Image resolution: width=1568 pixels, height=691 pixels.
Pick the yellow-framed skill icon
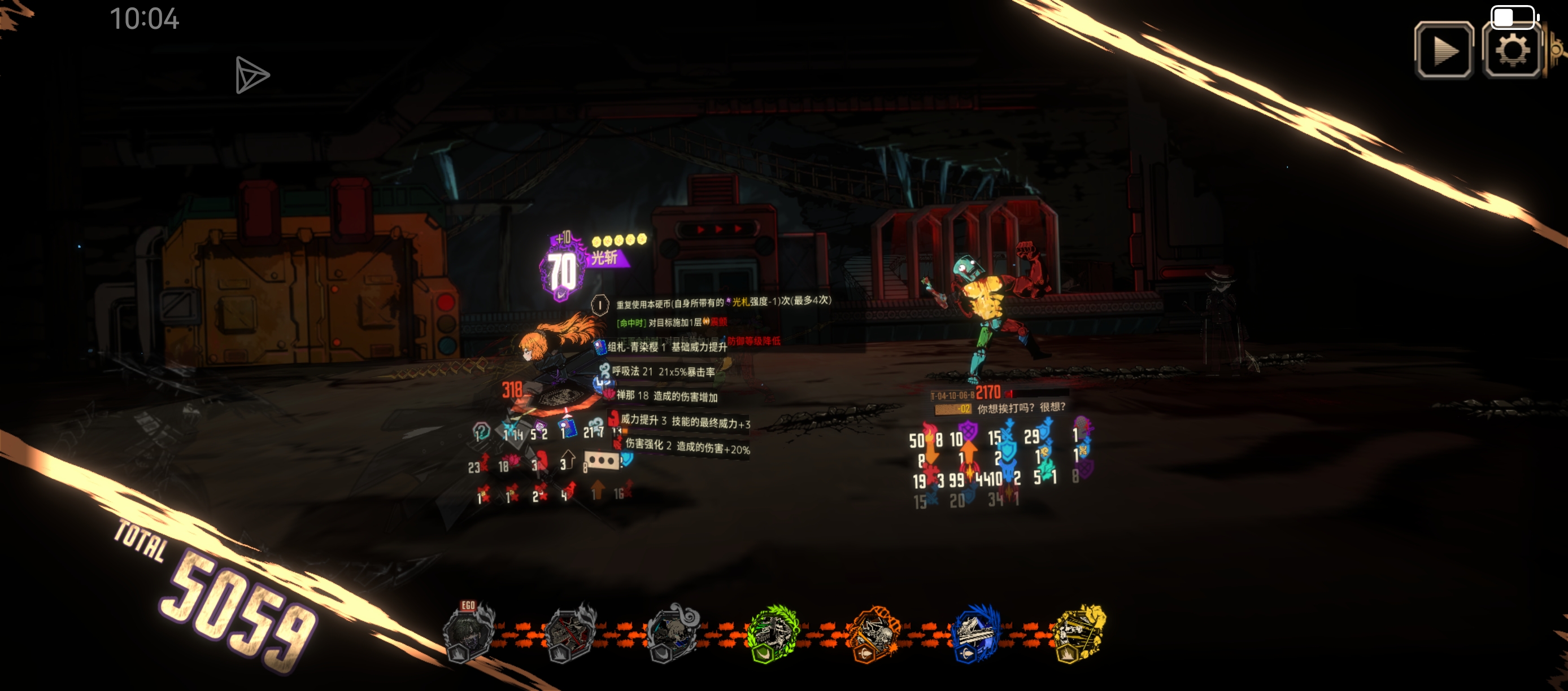[1079, 634]
